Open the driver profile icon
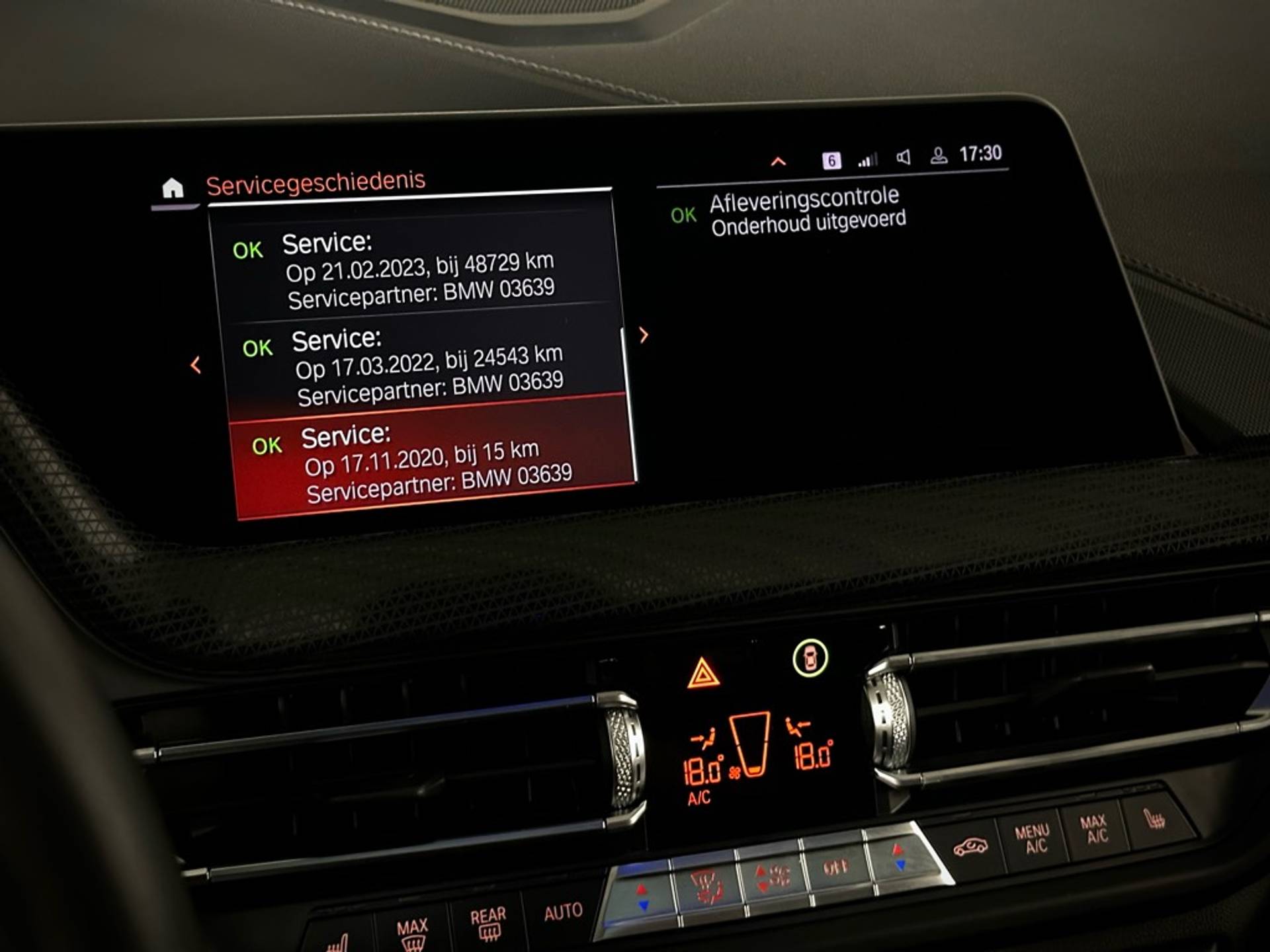The image size is (1270, 952). point(939,156)
